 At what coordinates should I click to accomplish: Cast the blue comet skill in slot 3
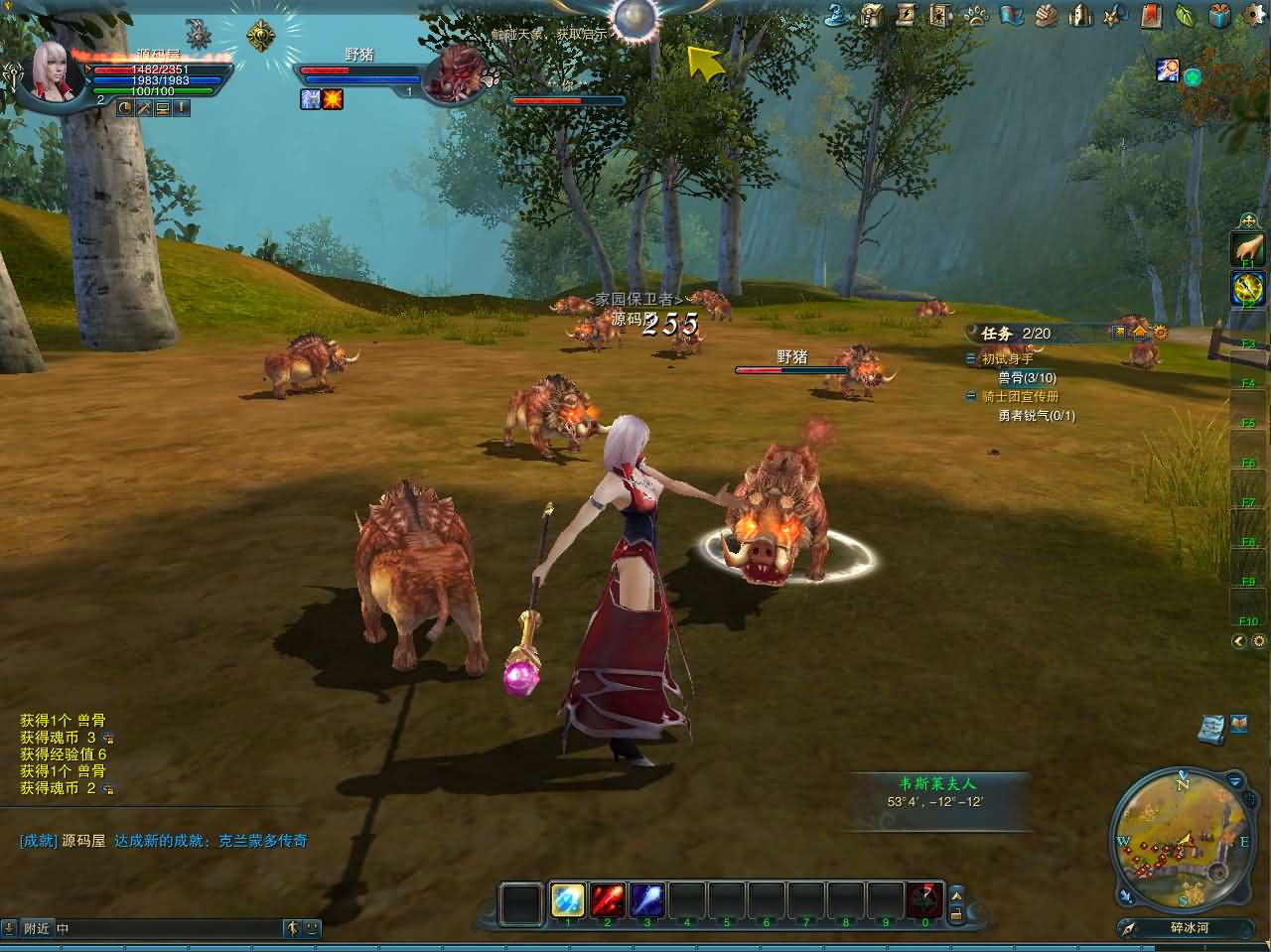click(646, 899)
